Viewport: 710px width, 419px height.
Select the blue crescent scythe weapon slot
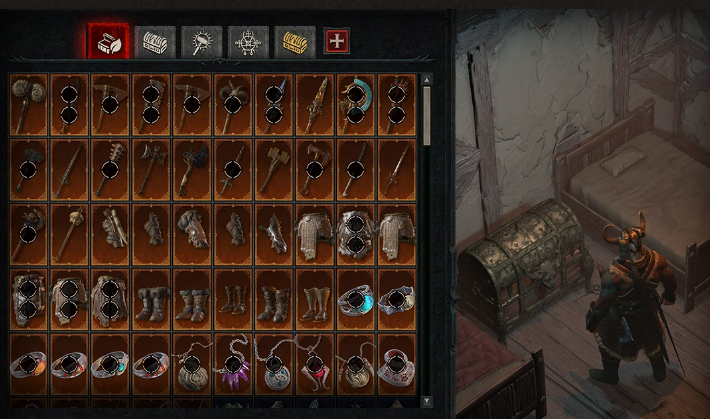point(356,103)
